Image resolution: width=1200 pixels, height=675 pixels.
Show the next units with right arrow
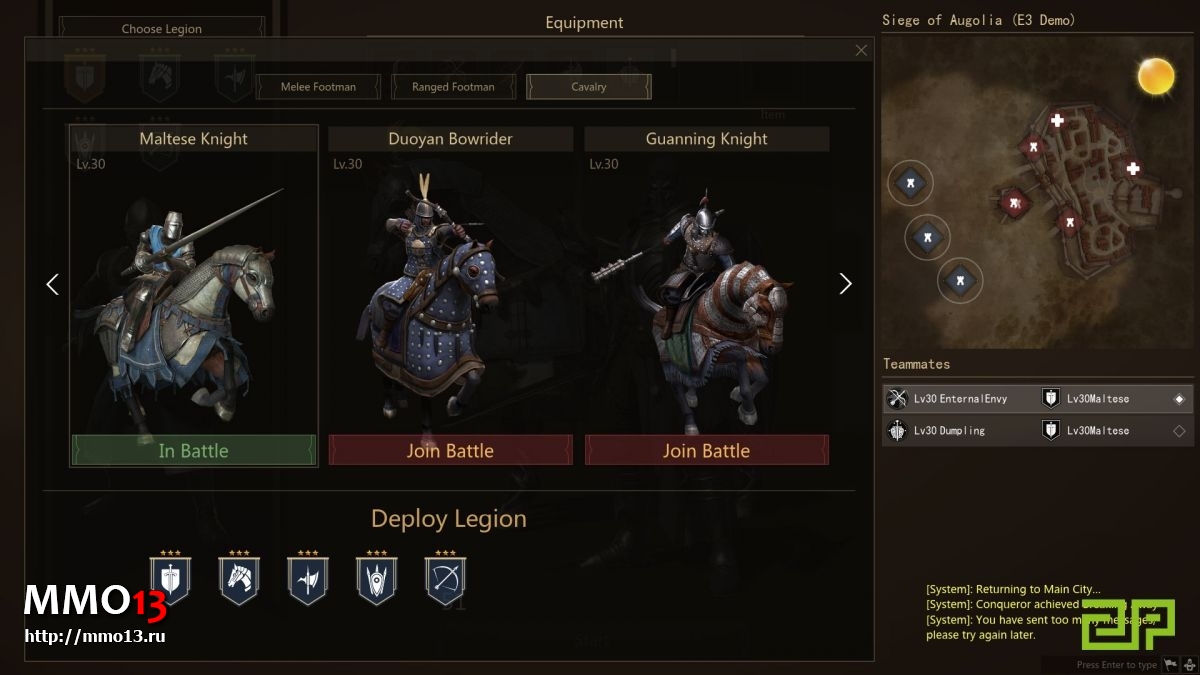click(845, 284)
